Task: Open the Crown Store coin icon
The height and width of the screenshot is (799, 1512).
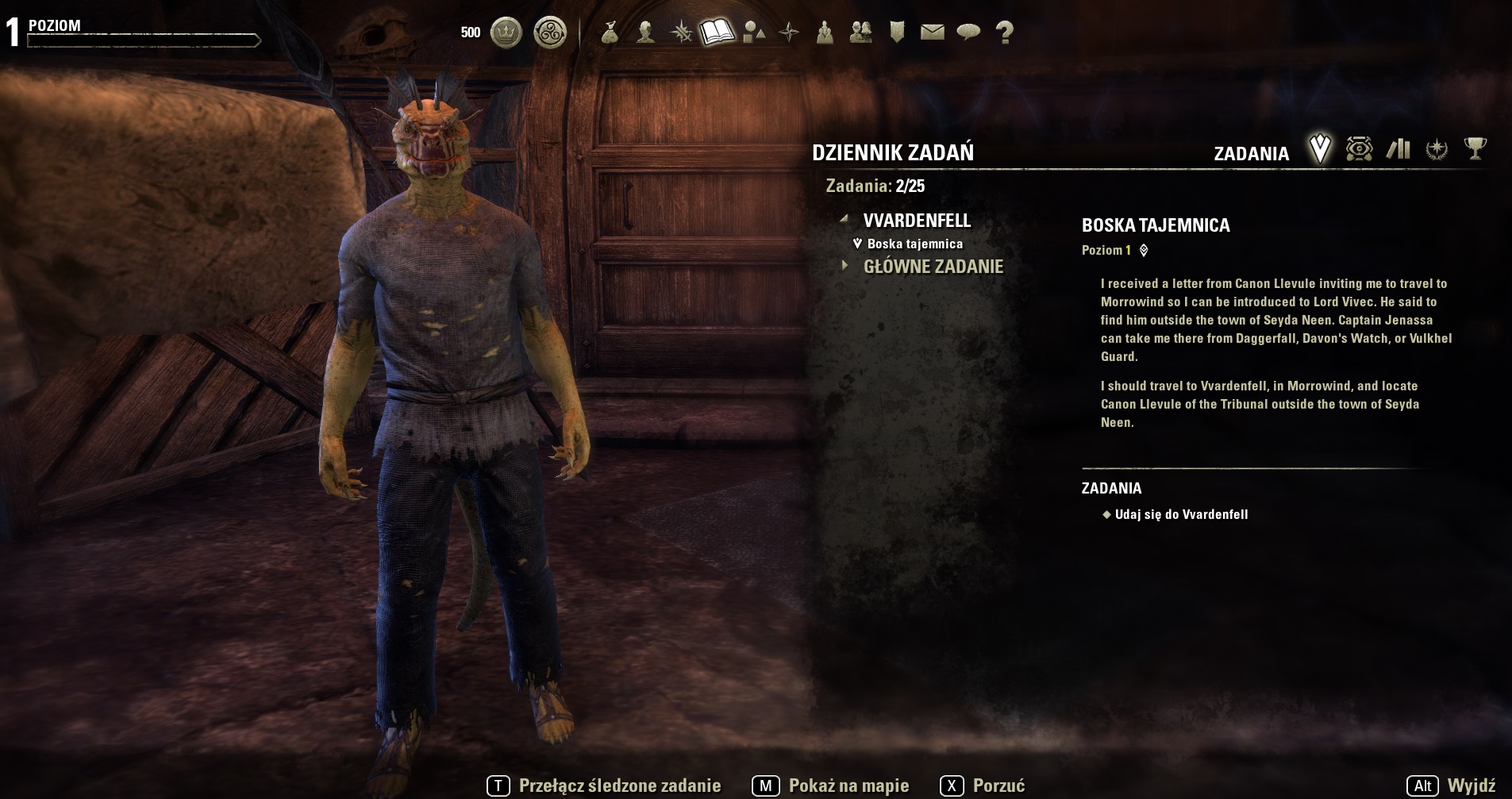Action: click(x=506, y=33)
